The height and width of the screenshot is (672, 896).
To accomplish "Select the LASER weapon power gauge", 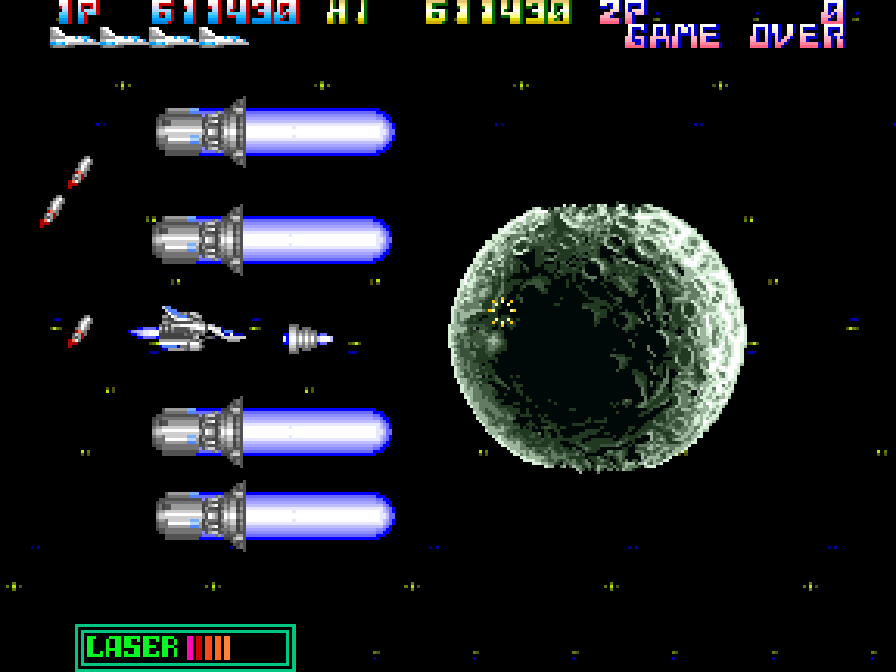I will tap(185, 647).
